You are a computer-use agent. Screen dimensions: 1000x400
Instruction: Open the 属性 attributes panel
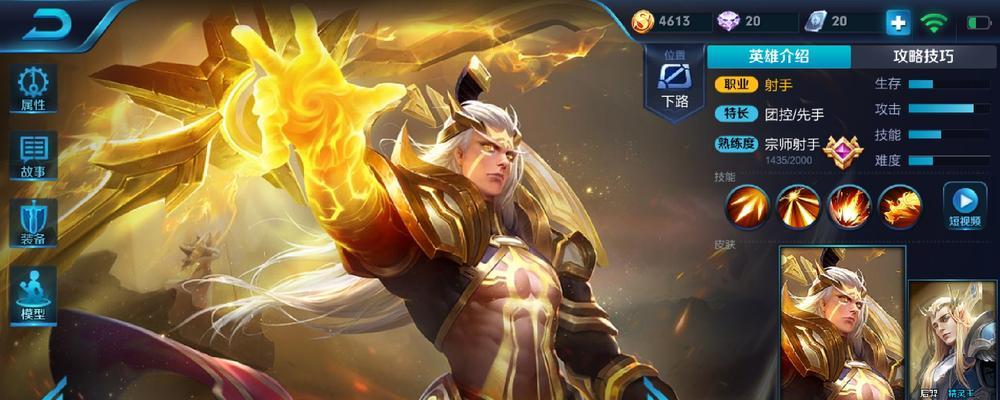point(33,87)
